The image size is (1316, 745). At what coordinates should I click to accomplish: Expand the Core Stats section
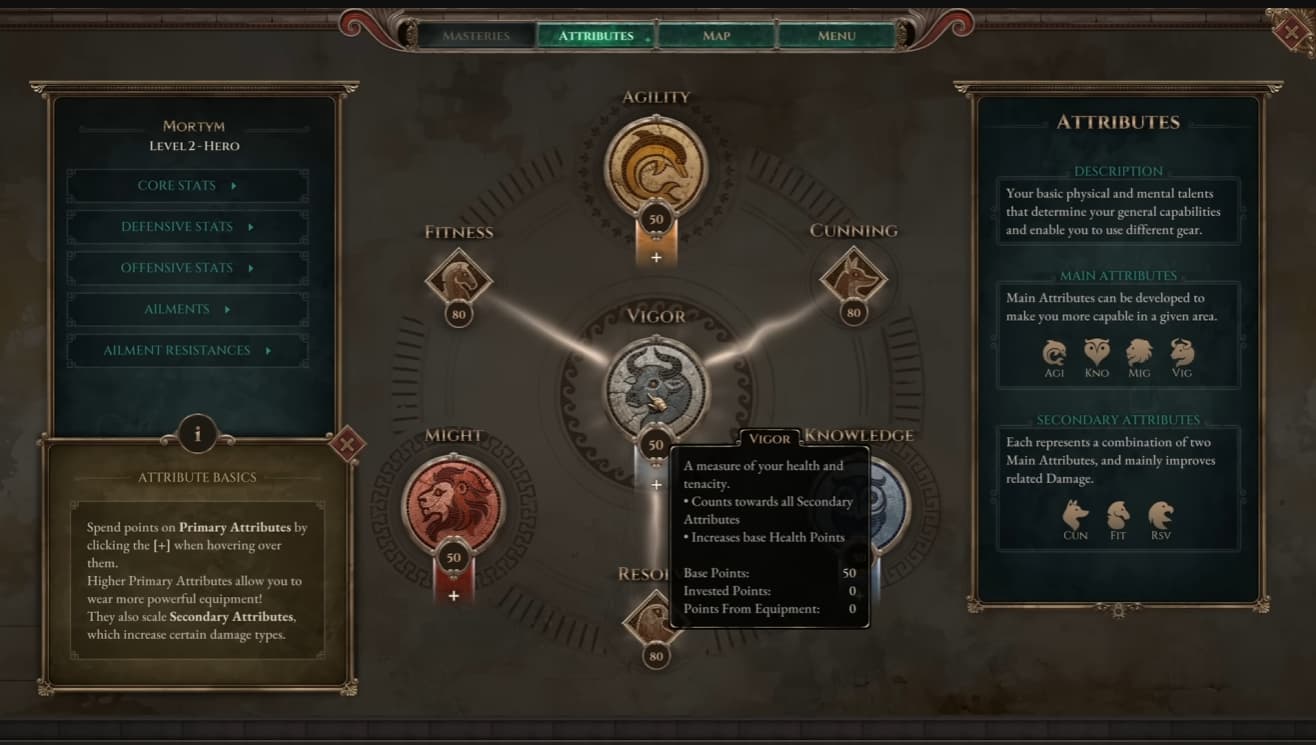[187, 186]
